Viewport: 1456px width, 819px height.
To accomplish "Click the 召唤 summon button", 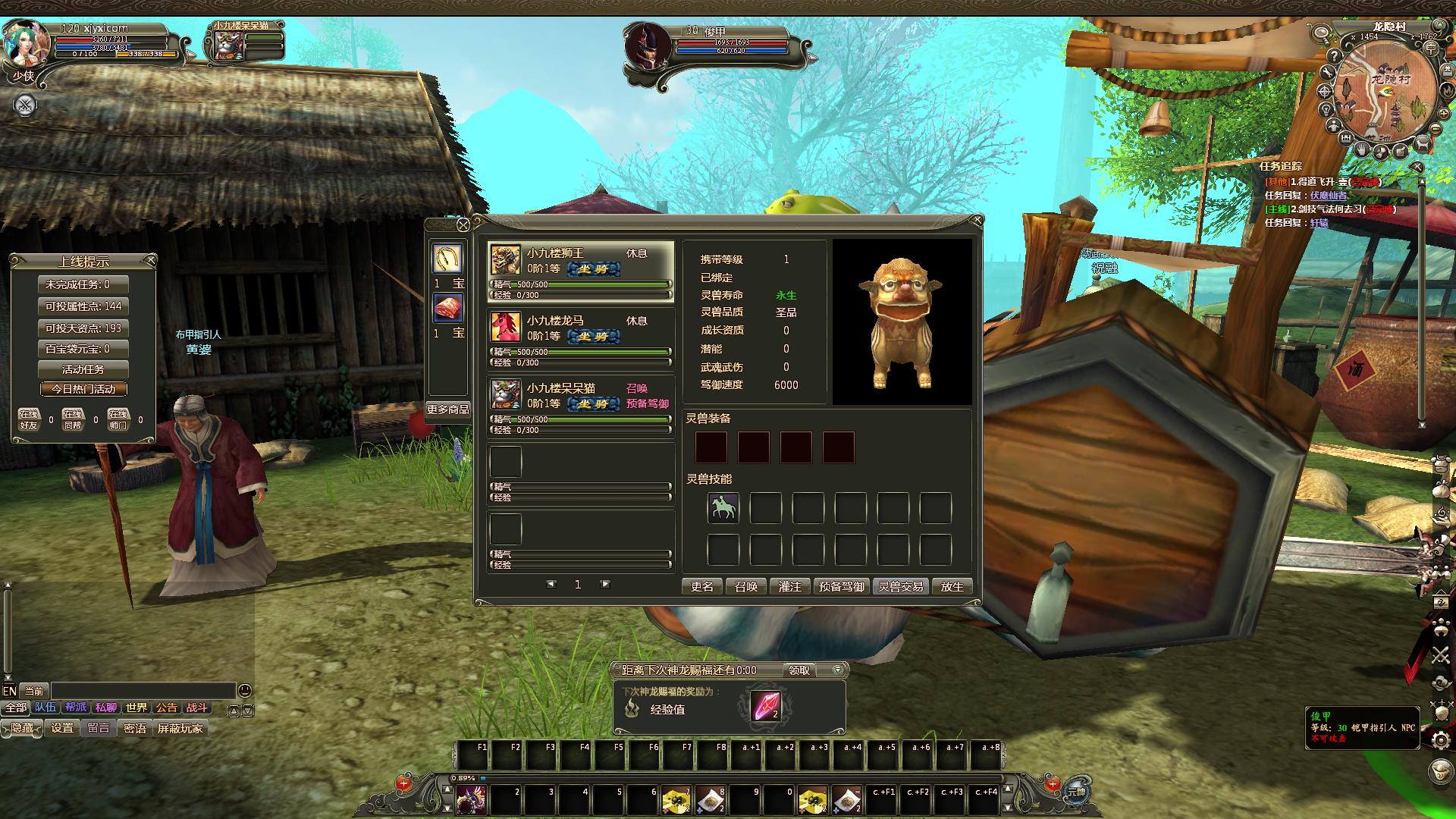I will tap(746, 586).
